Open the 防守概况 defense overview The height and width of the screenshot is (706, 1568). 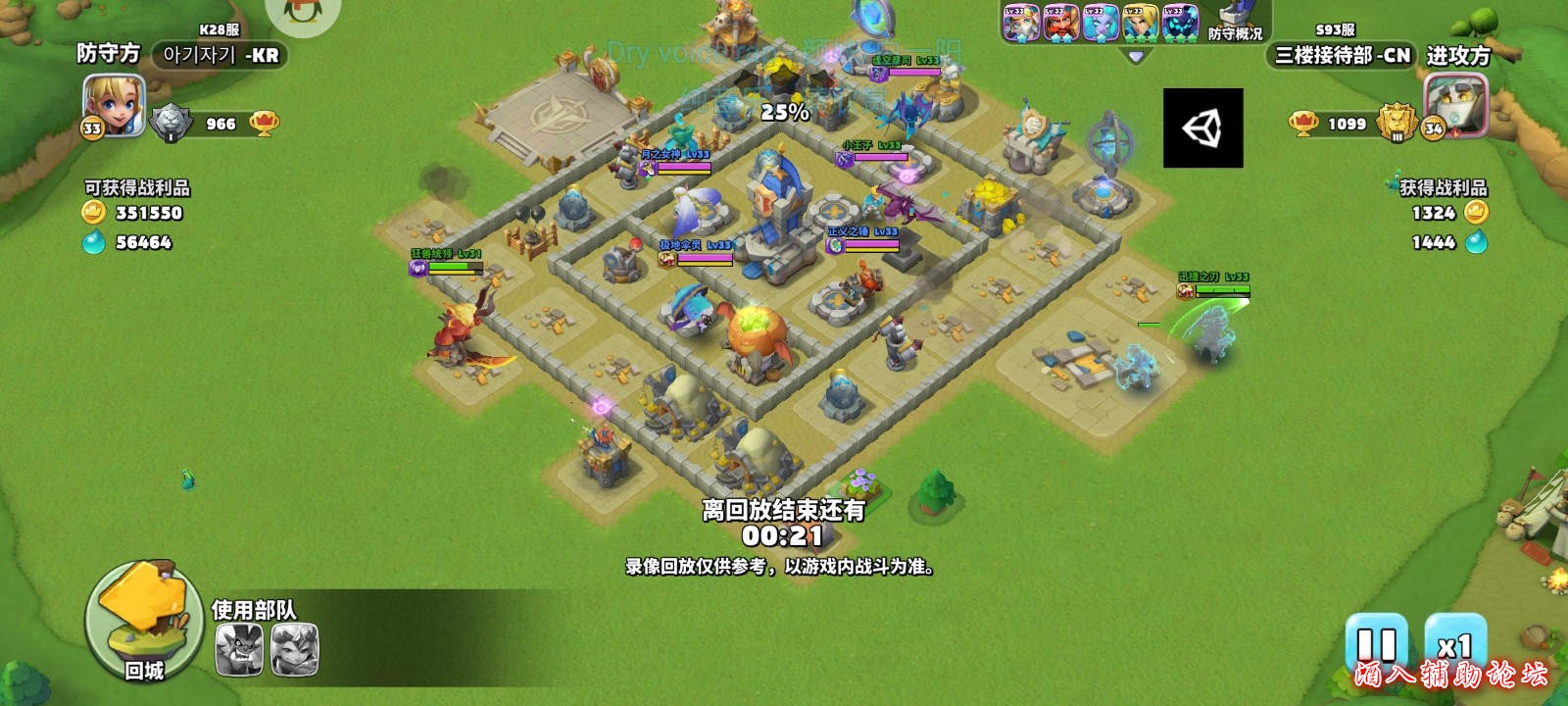(1235, 23)
